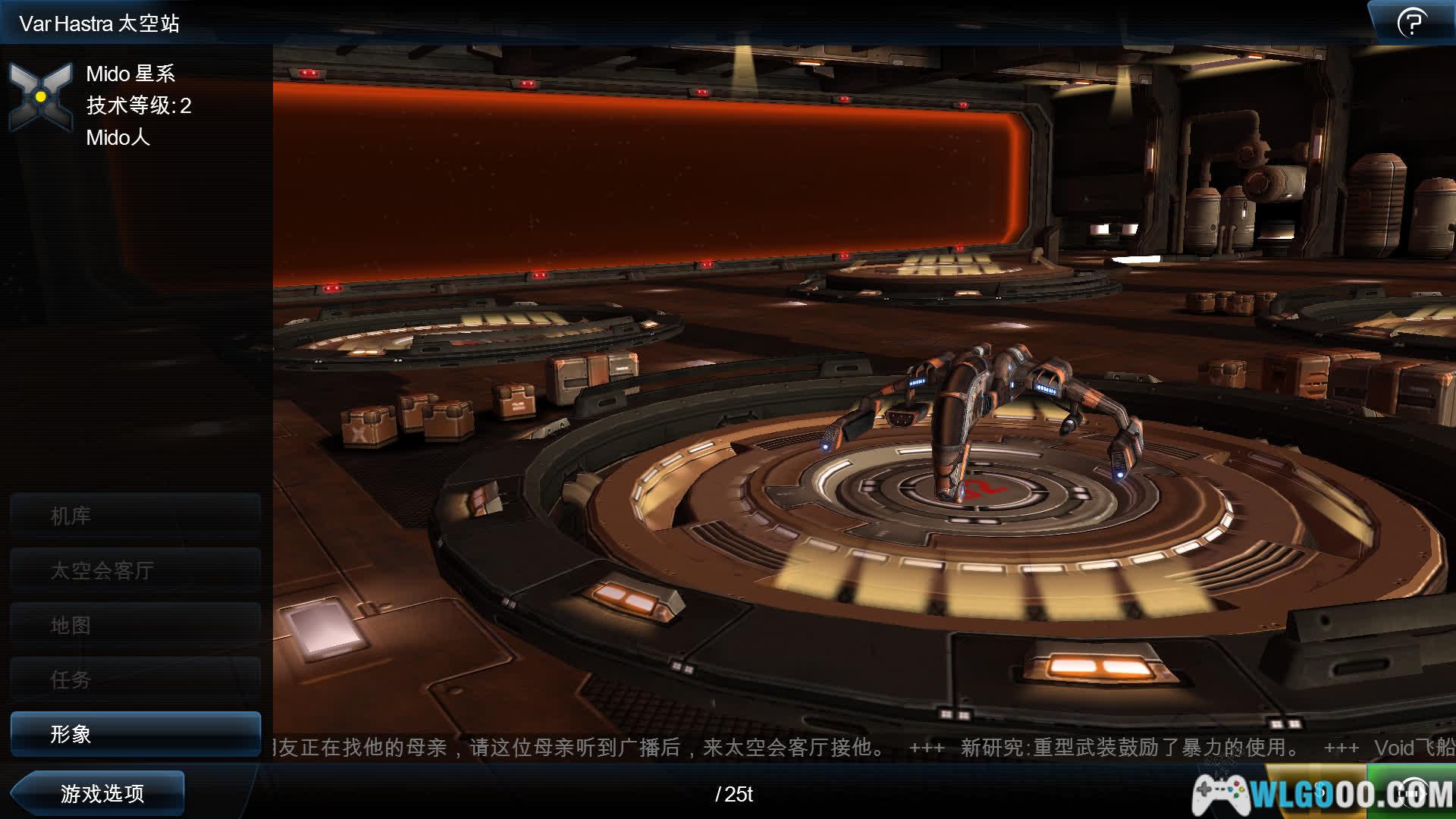Show the 任务 missions entry

click(x=135, y=679)
